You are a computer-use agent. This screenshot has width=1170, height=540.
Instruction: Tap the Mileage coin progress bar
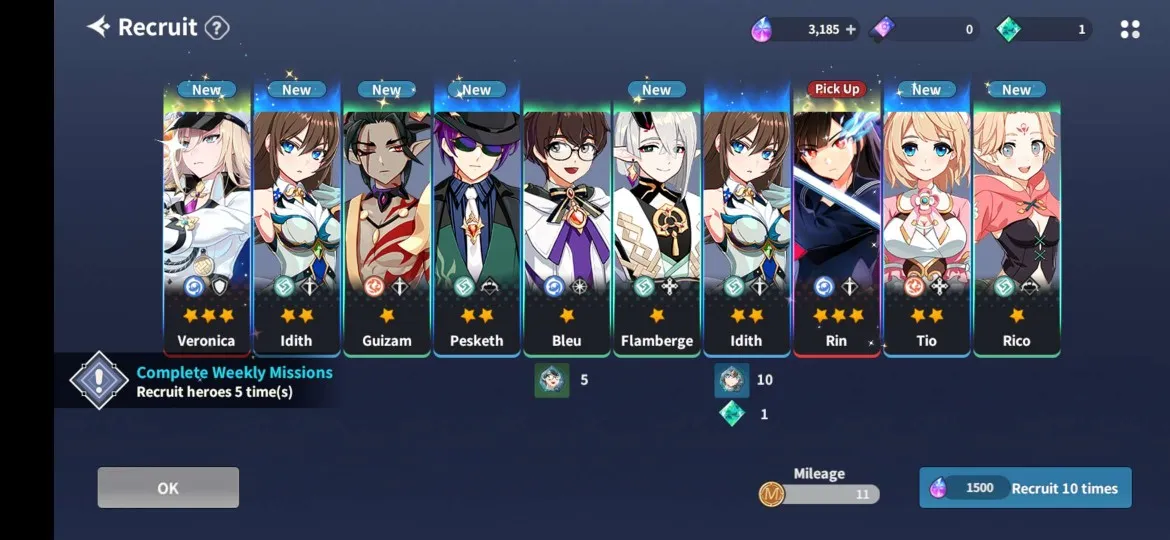[x=820, y=493]
